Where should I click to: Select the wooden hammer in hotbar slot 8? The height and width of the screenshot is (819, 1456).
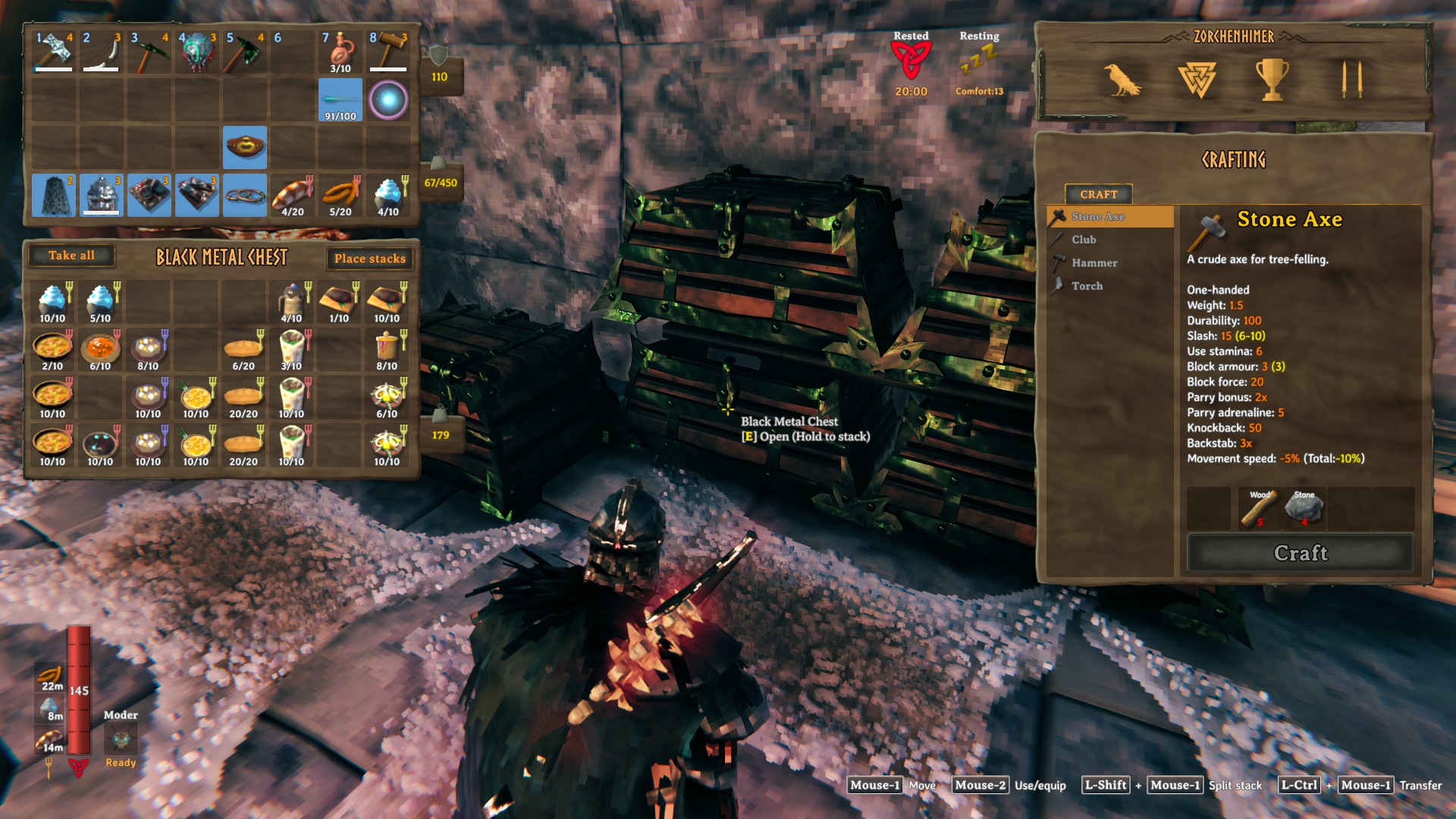388,52
